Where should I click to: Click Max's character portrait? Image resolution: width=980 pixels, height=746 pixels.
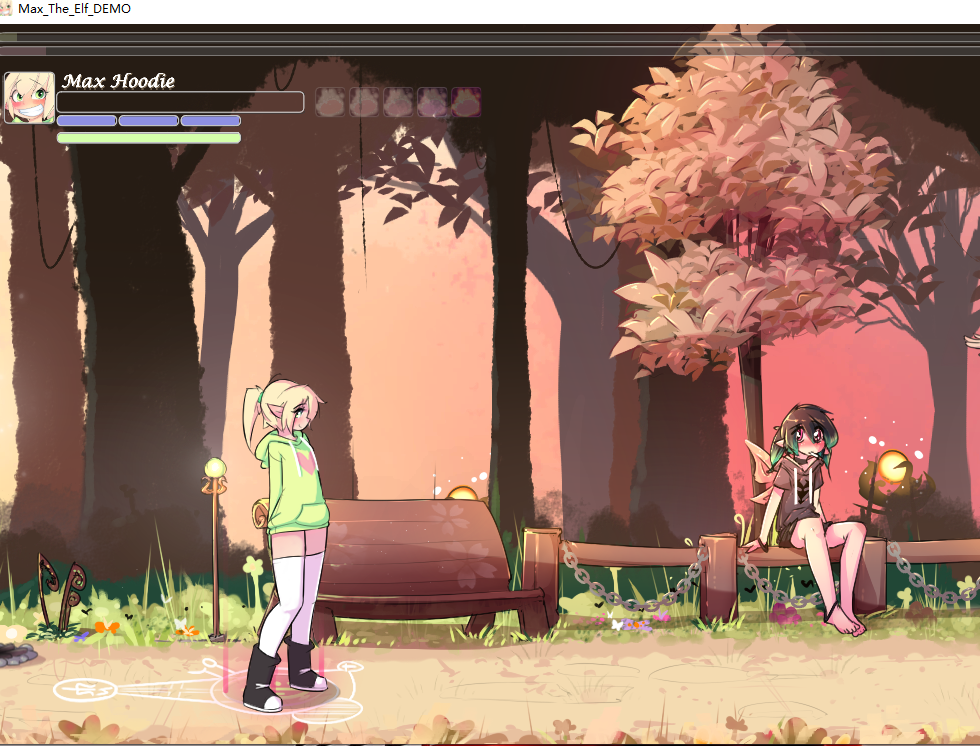pos(29,98)
